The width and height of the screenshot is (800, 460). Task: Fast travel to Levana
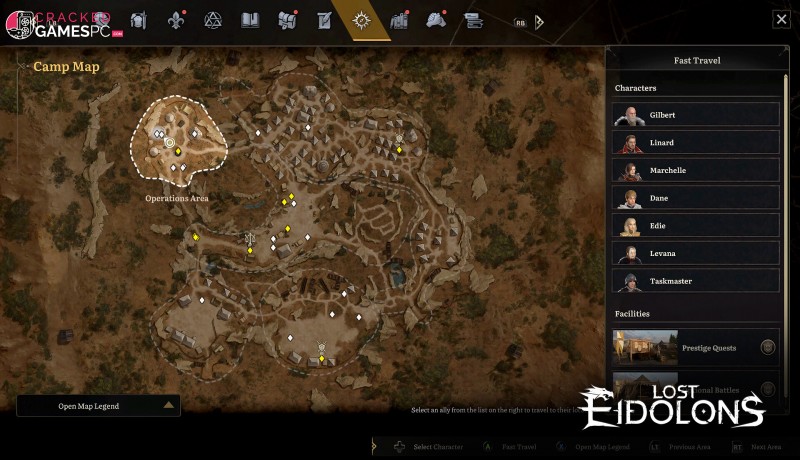coord(696,253)
